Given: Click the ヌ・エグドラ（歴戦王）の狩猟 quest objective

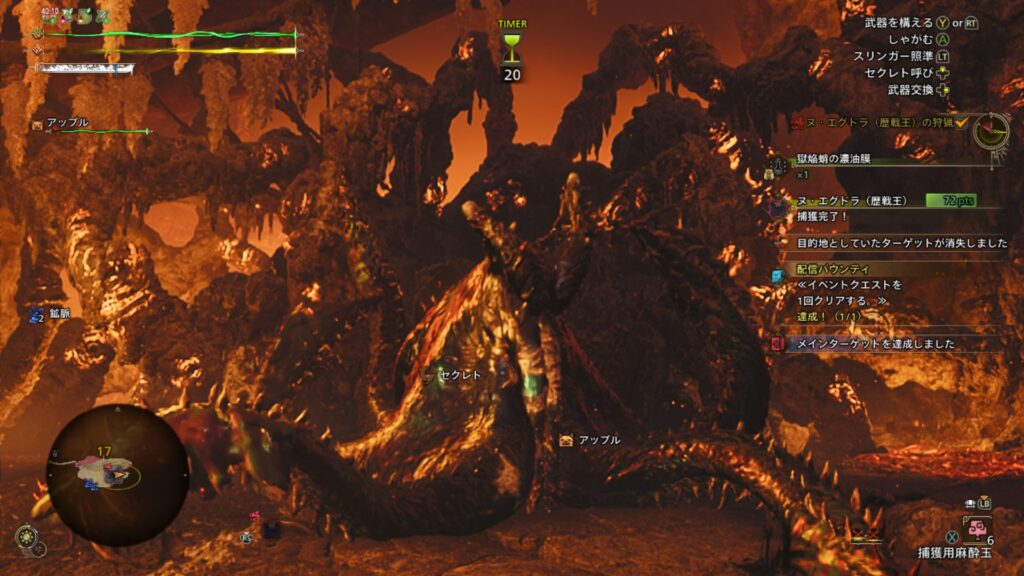Looking at the screenshot, I should [x=876, y=122].
